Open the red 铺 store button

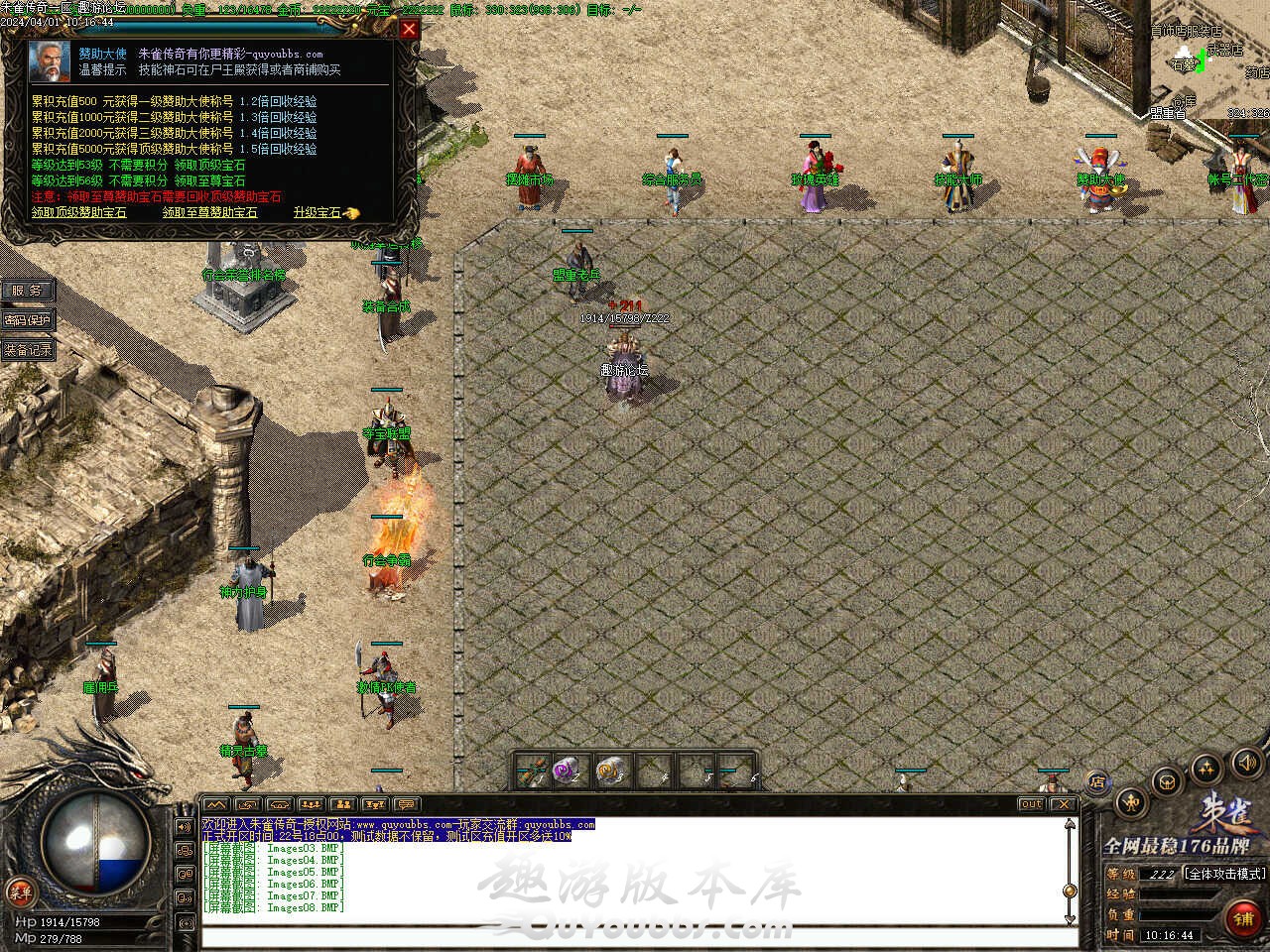click(x=1243, y=917)
